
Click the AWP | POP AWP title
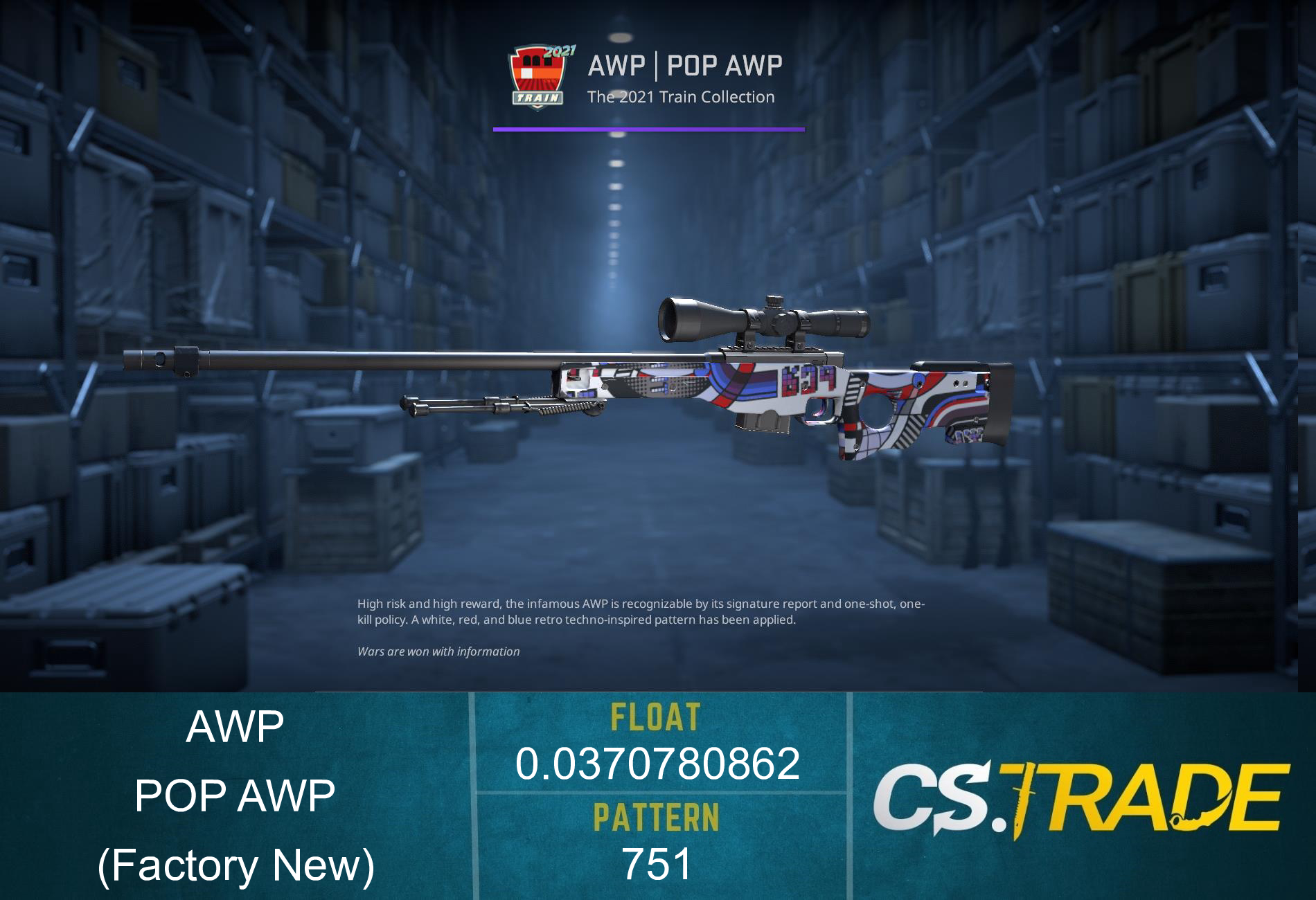[x=684, y=66]
